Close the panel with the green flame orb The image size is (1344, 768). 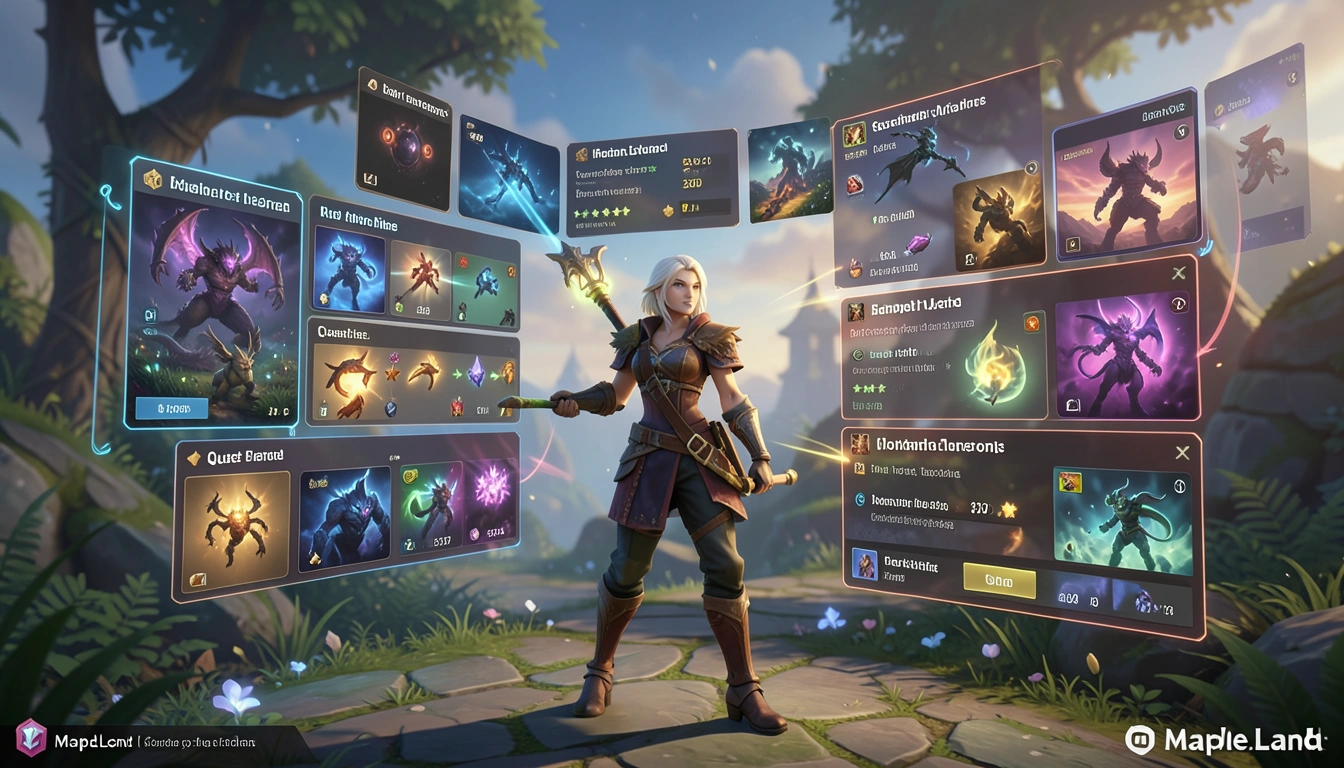point(1178,273)
